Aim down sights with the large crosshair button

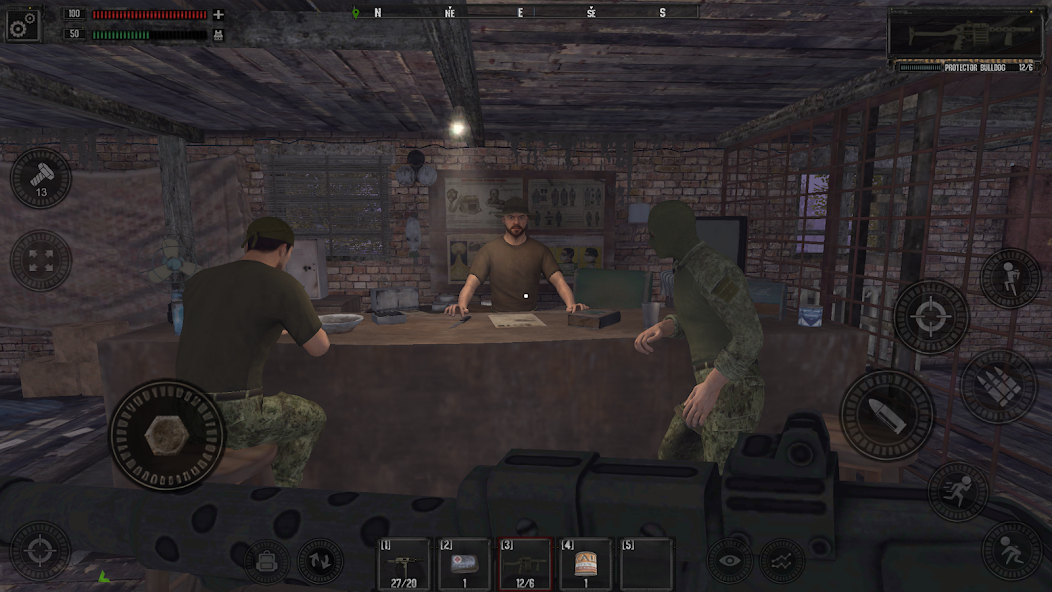coord(931,318)
